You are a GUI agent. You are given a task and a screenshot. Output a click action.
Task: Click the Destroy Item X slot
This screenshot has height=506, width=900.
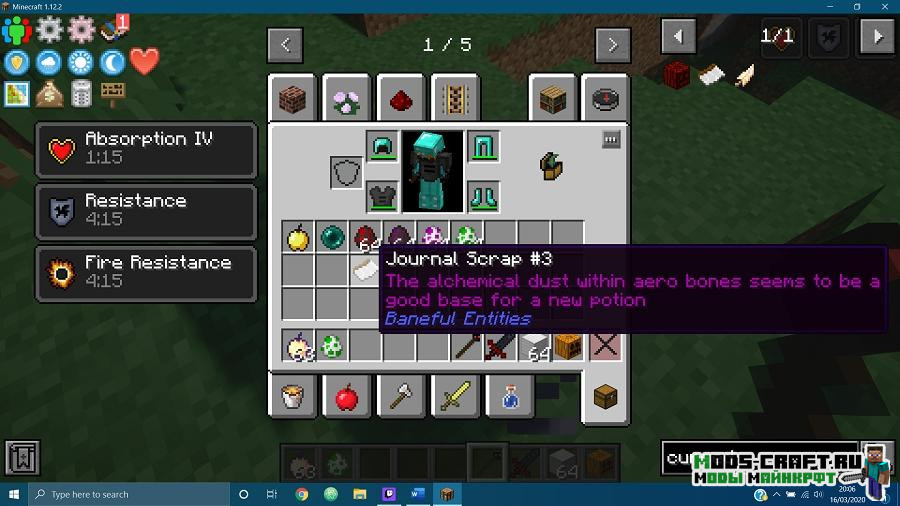(x=604, y=346)
